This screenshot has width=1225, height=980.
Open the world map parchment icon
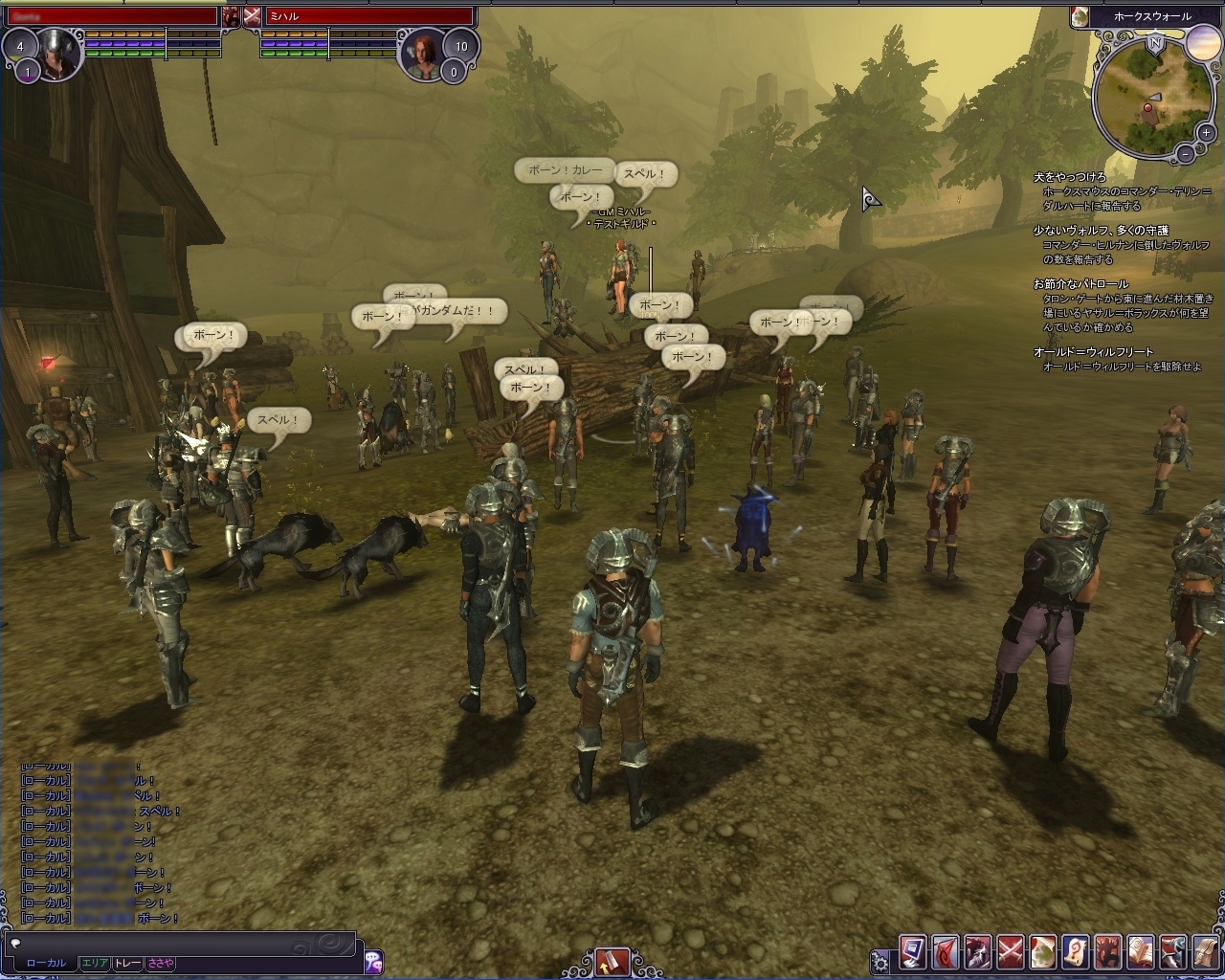coord(1043,953)
